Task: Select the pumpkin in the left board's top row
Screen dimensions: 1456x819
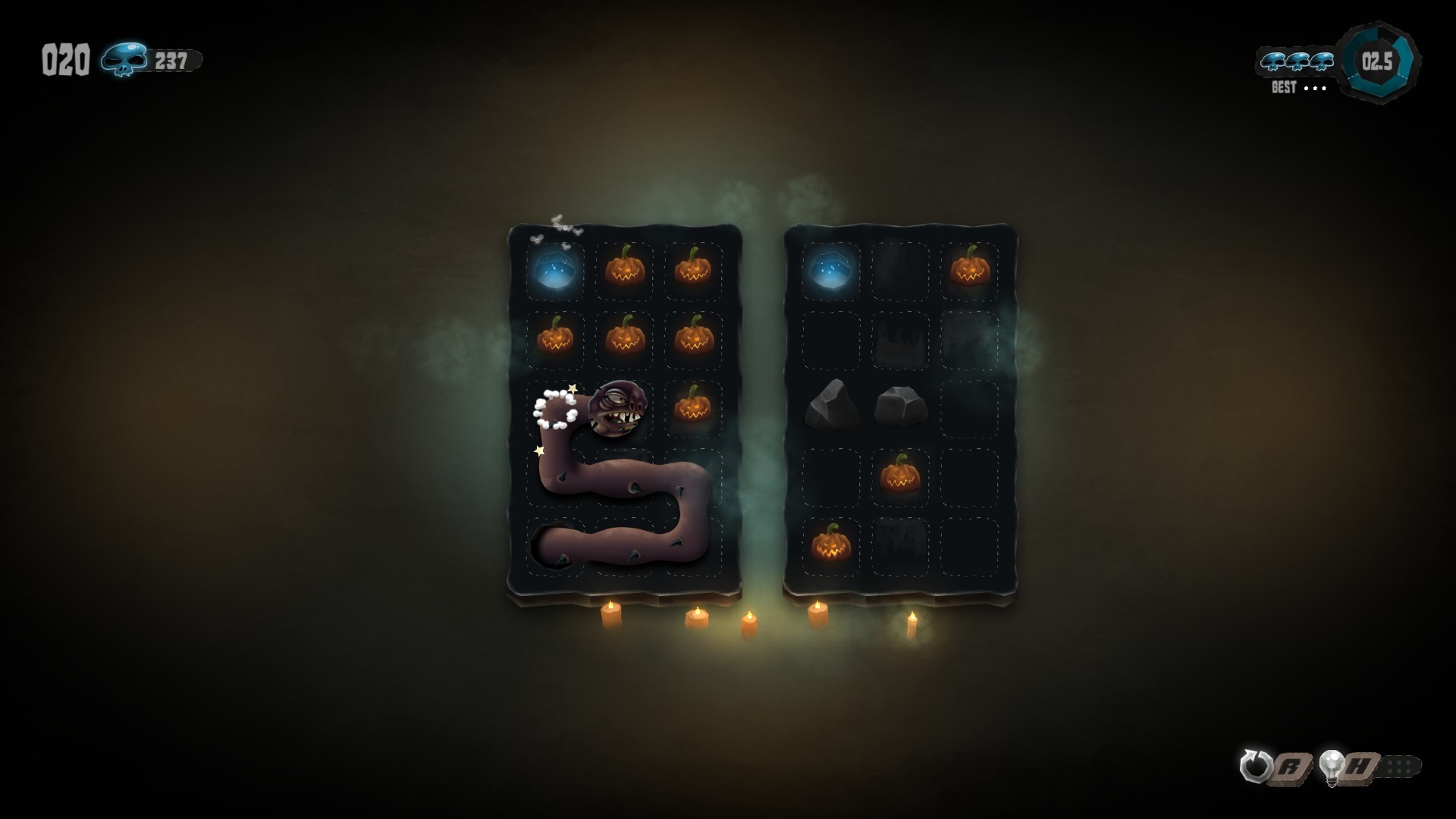Action: 623,271
